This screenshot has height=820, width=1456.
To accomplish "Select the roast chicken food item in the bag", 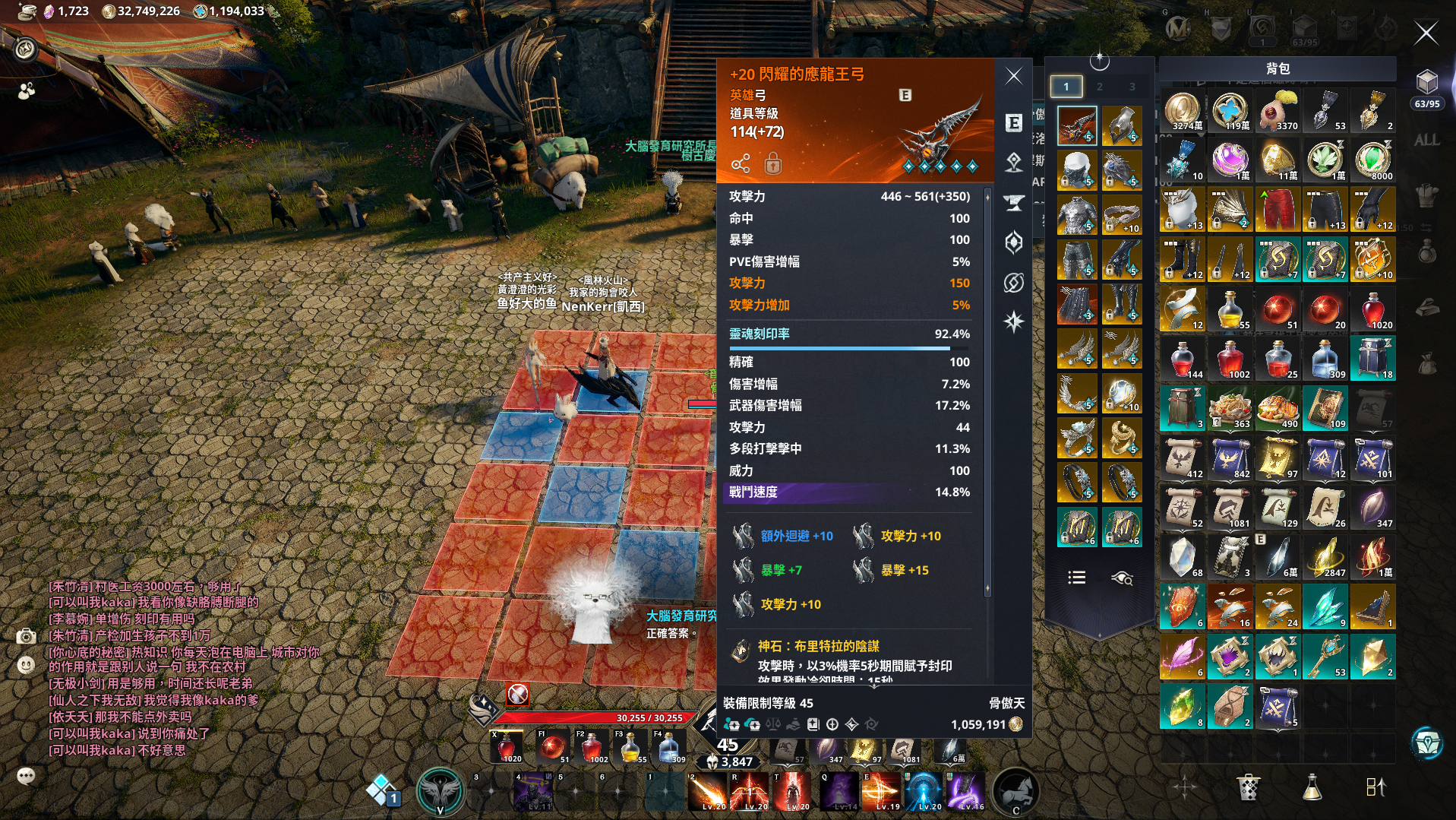I will (x=1278, y=409).
